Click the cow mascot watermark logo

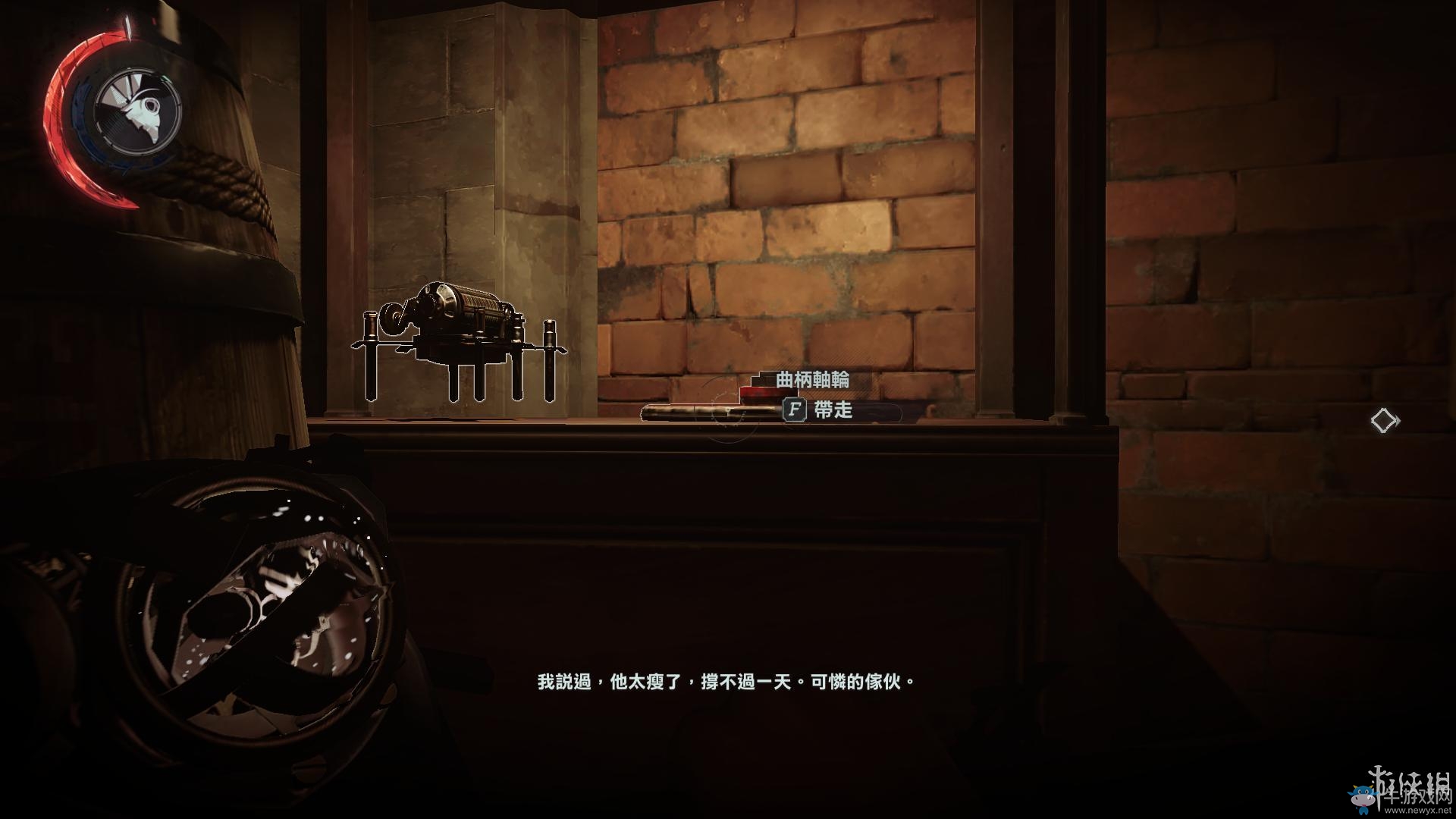tap(1363, 799)
